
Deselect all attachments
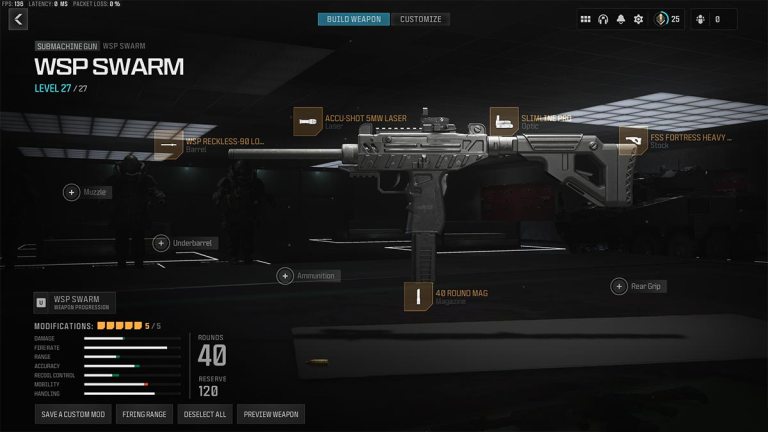point(206,414)
